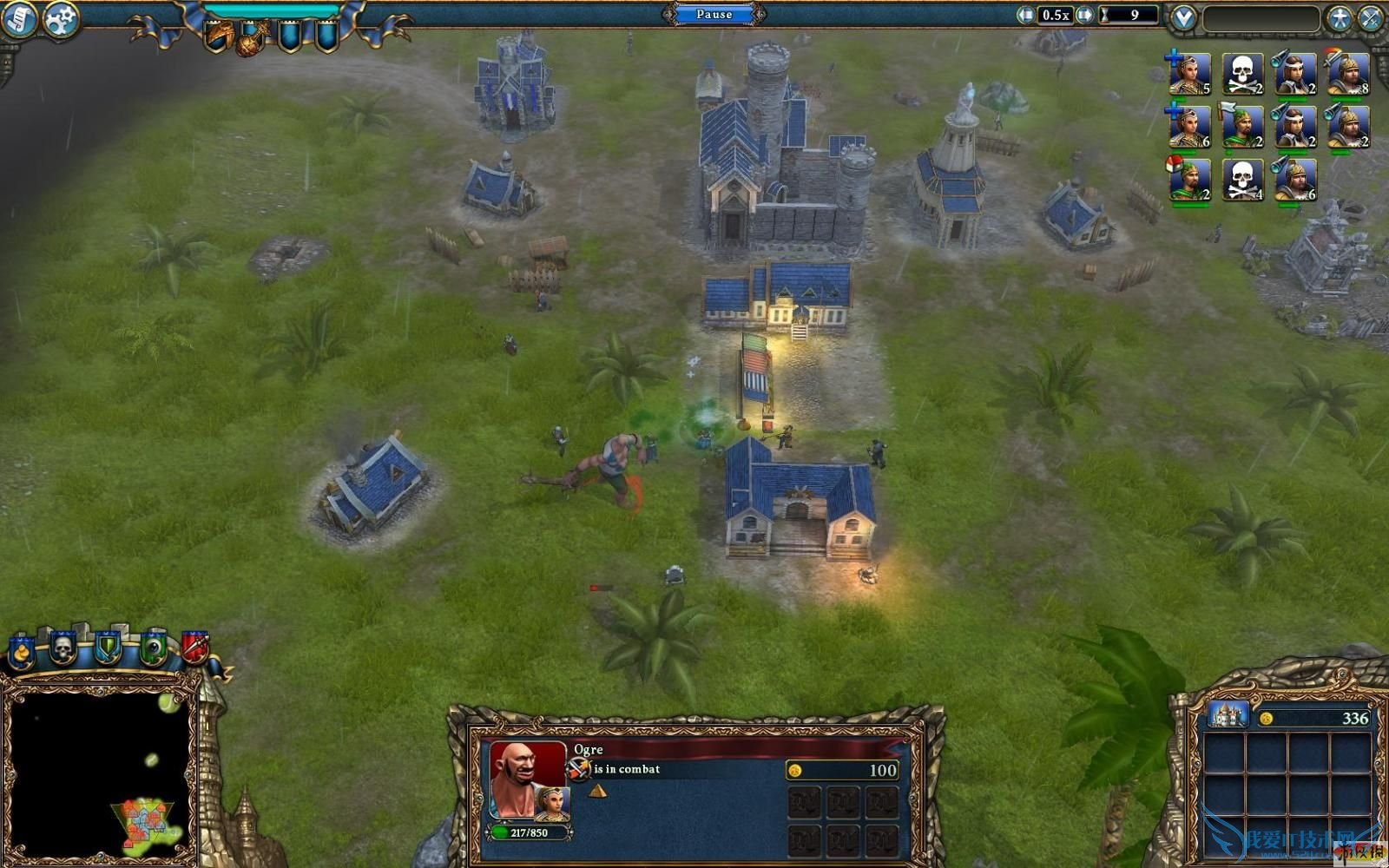Decrease game speed with left arrow
1389x868 pixels.
(1026, 15)
